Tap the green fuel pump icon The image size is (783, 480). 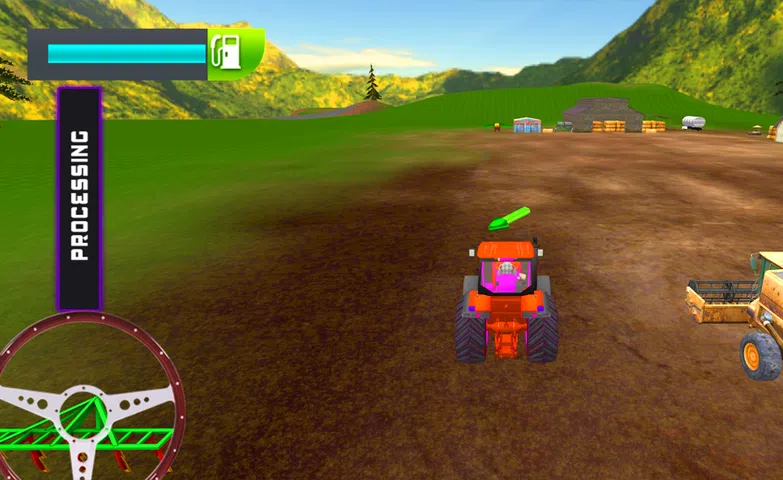click(229, 52)
